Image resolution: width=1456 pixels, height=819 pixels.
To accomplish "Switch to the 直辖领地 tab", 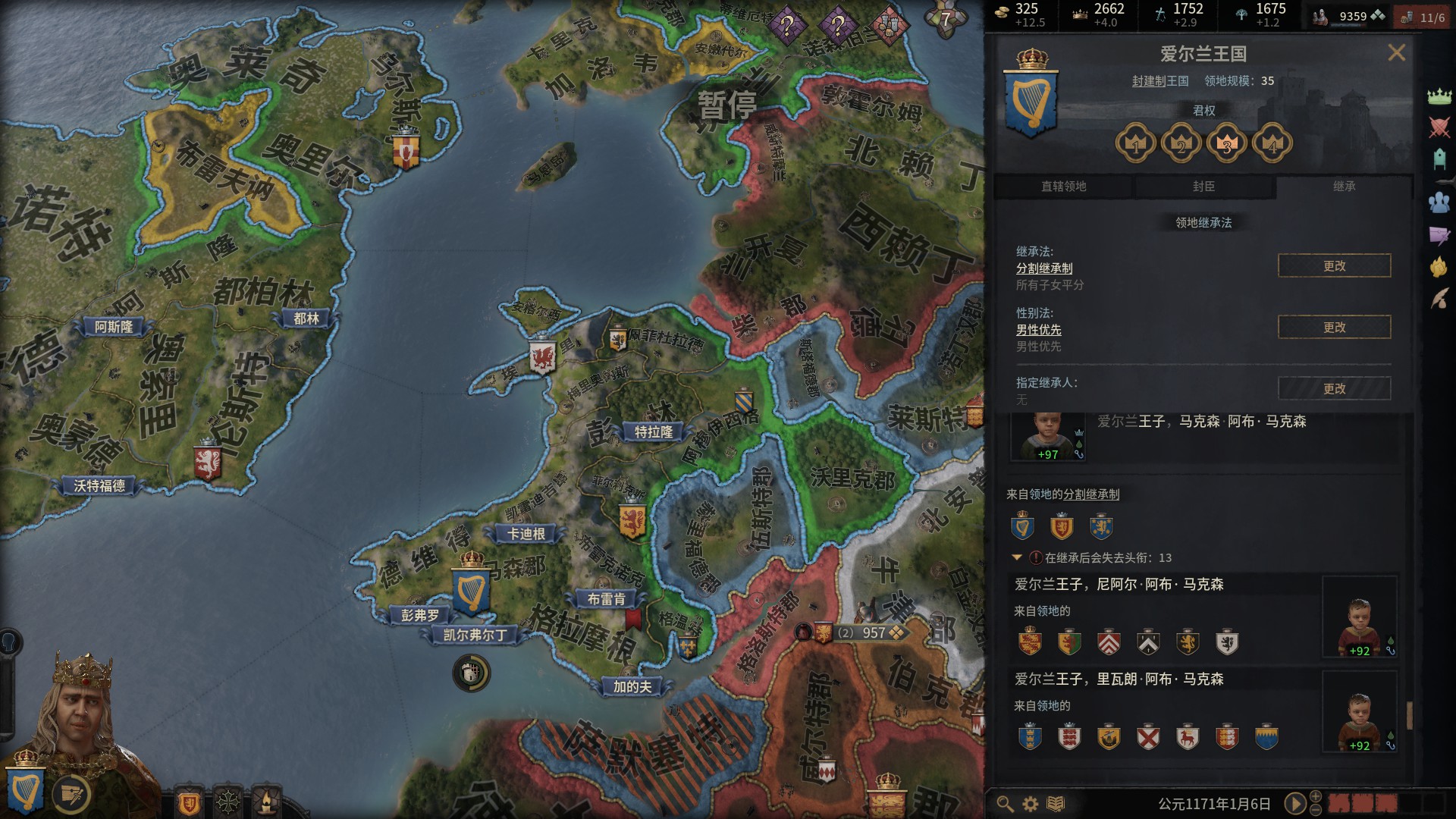I will pos(1063,187).
